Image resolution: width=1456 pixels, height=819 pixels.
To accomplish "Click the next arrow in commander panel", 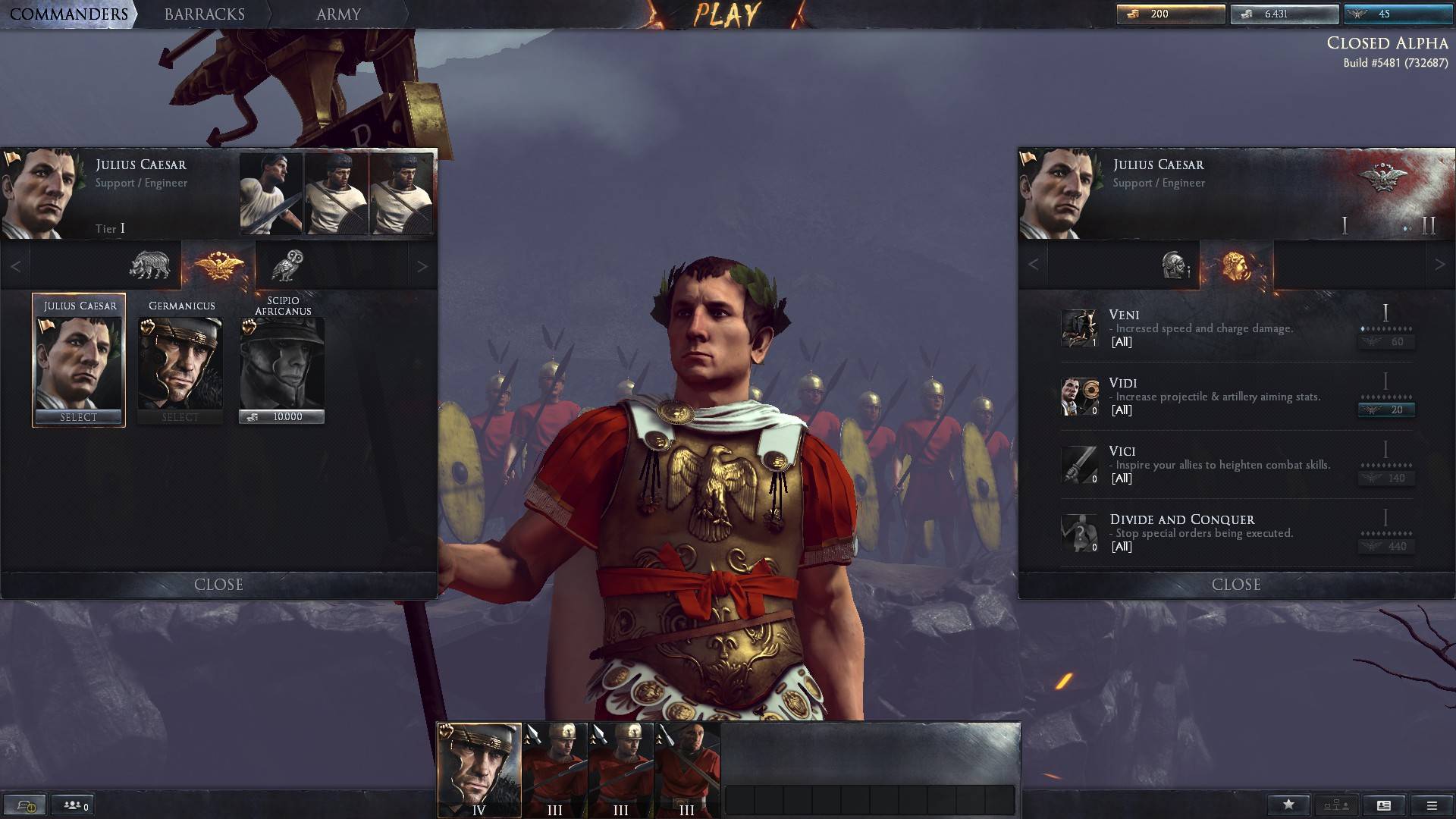I will click(422, 266).
